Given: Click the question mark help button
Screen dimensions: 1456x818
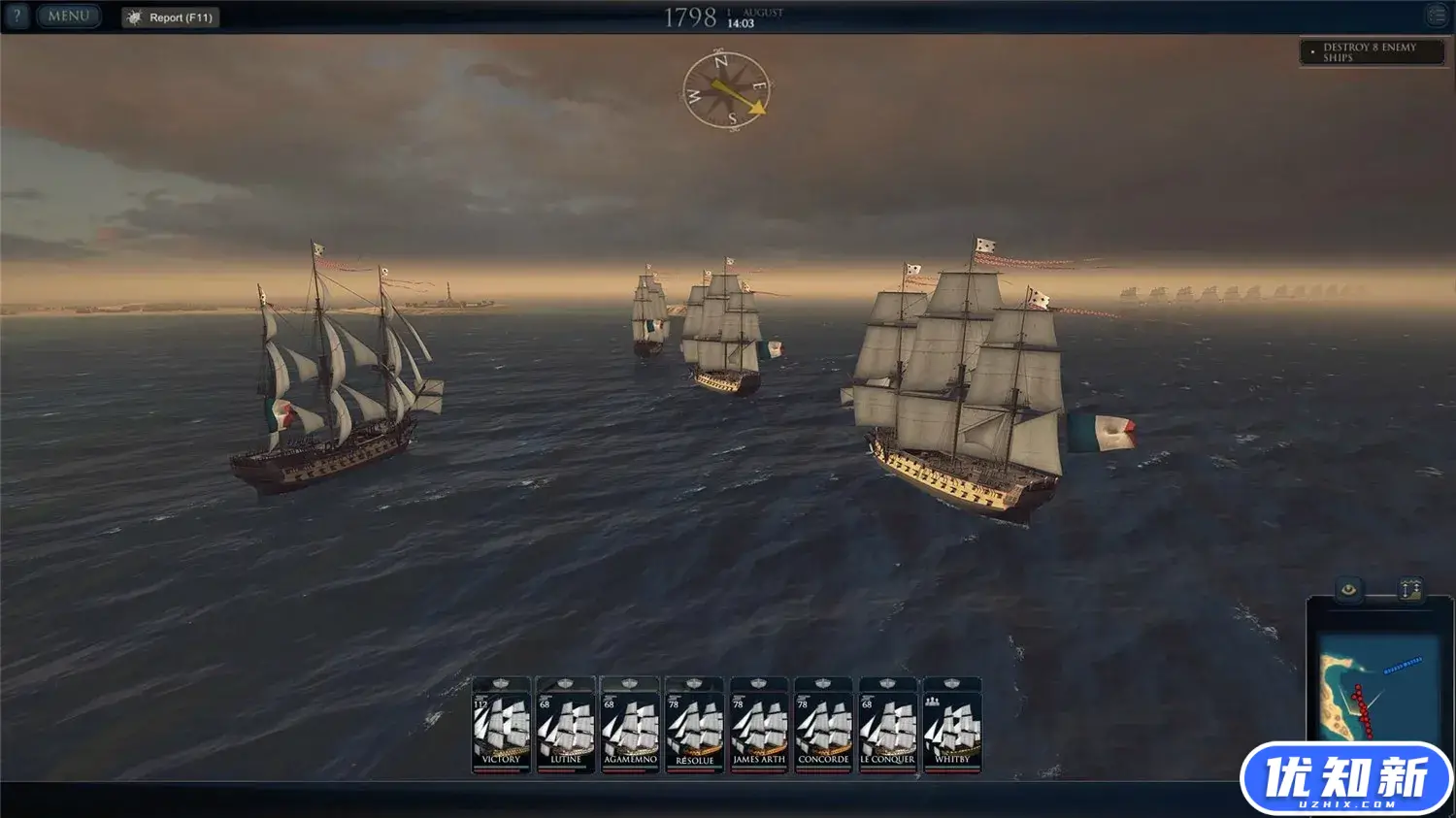Looking at the screenshot, I should pos(17,16).
